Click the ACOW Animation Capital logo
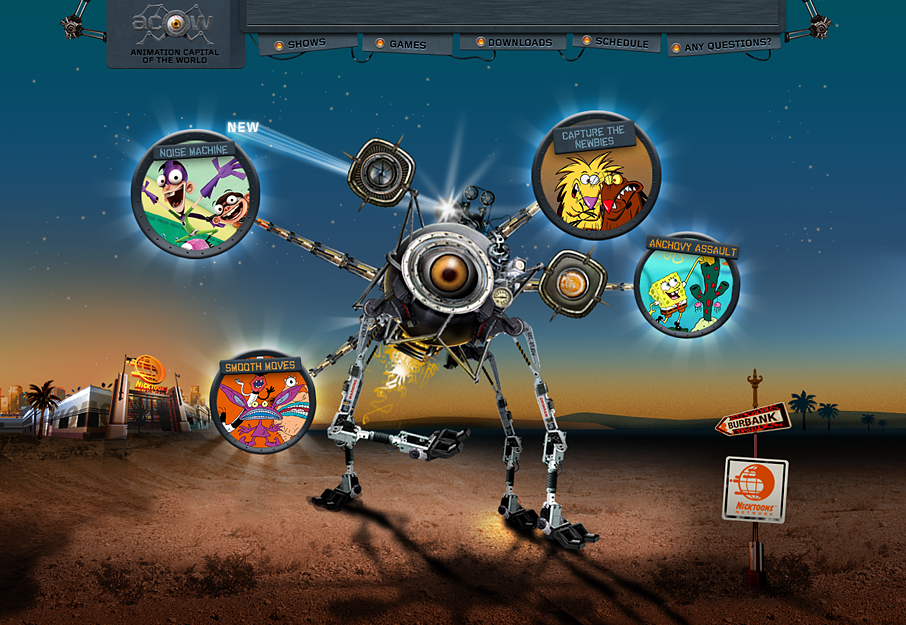Viewport: 906px width, 625px height. click(x=175, y=33)
